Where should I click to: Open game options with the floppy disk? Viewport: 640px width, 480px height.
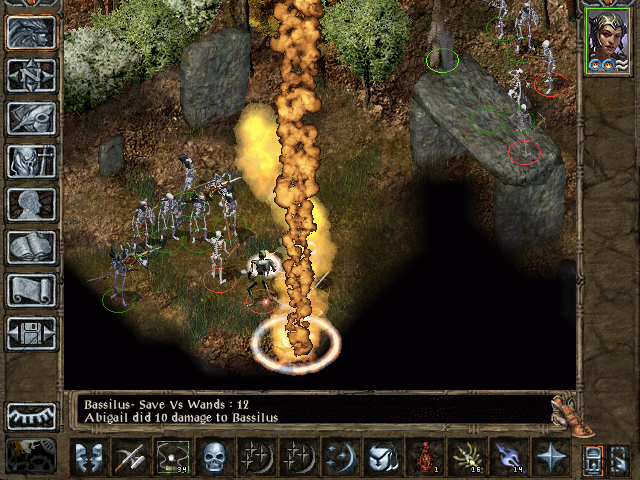coord(31,333)
